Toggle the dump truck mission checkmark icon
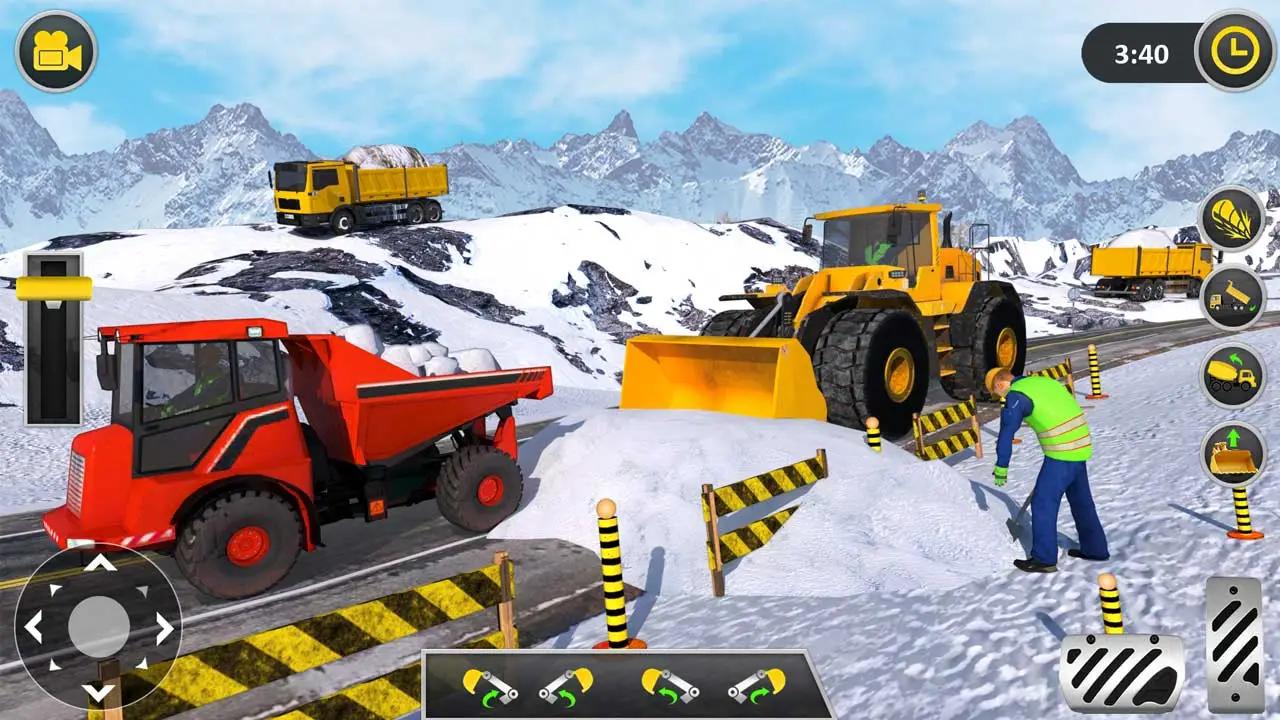Screen dimensions: 1280x720 tap(1232, 300)
